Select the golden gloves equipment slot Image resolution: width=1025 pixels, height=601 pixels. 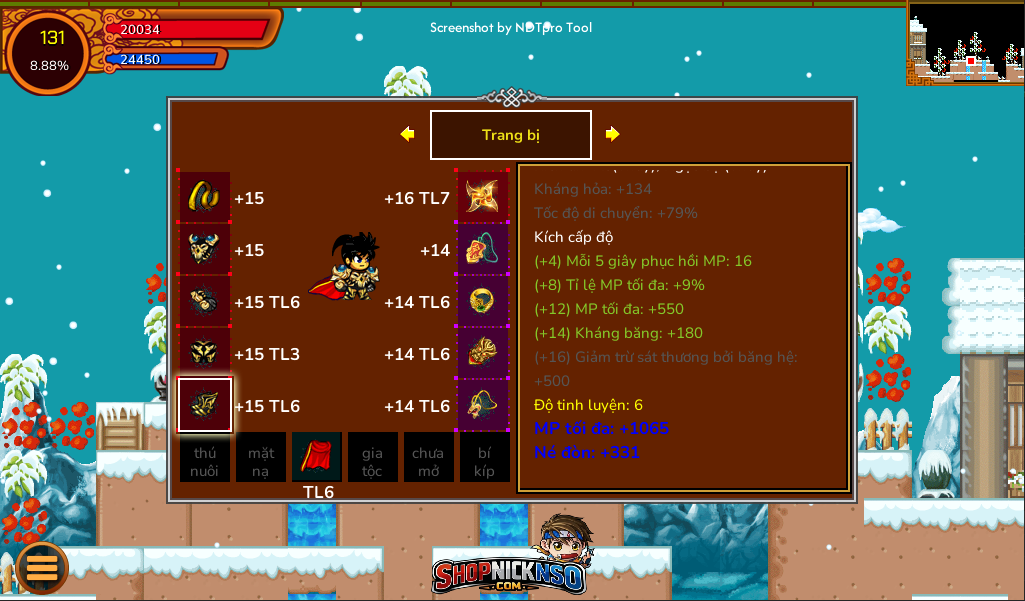tap(205, 301)
